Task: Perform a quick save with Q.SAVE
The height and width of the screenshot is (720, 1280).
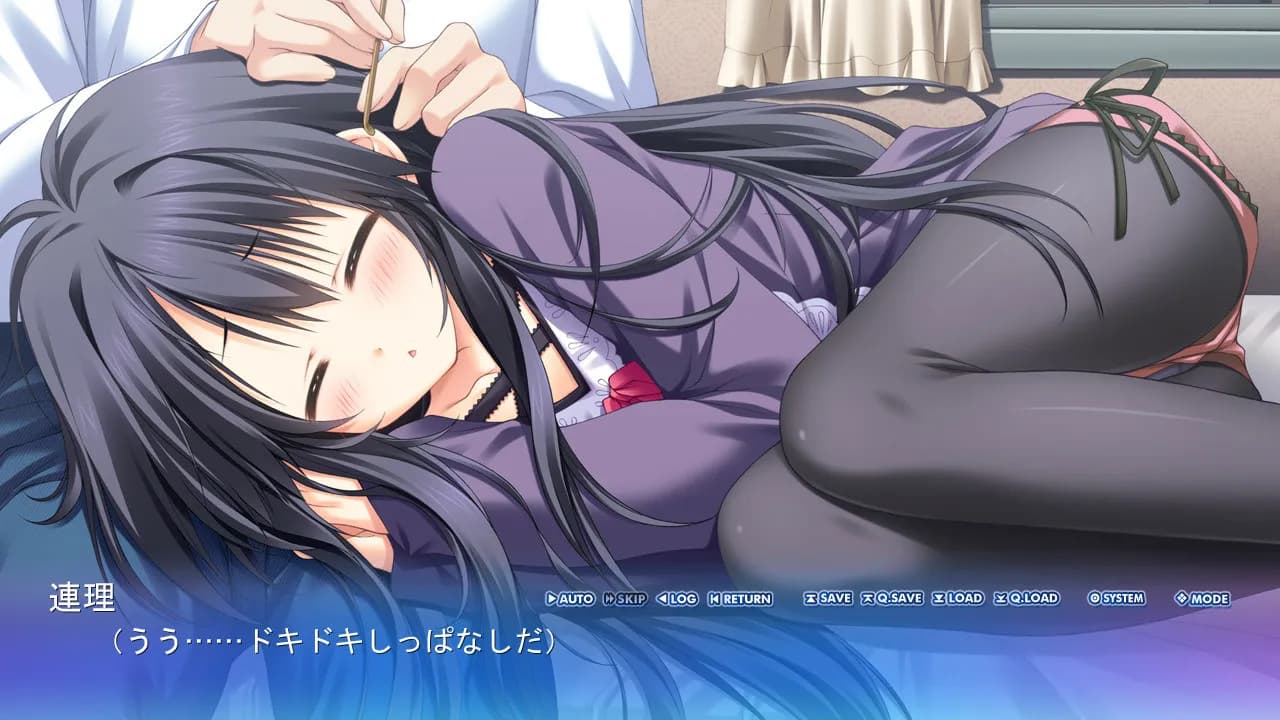Action: point(895,597)
